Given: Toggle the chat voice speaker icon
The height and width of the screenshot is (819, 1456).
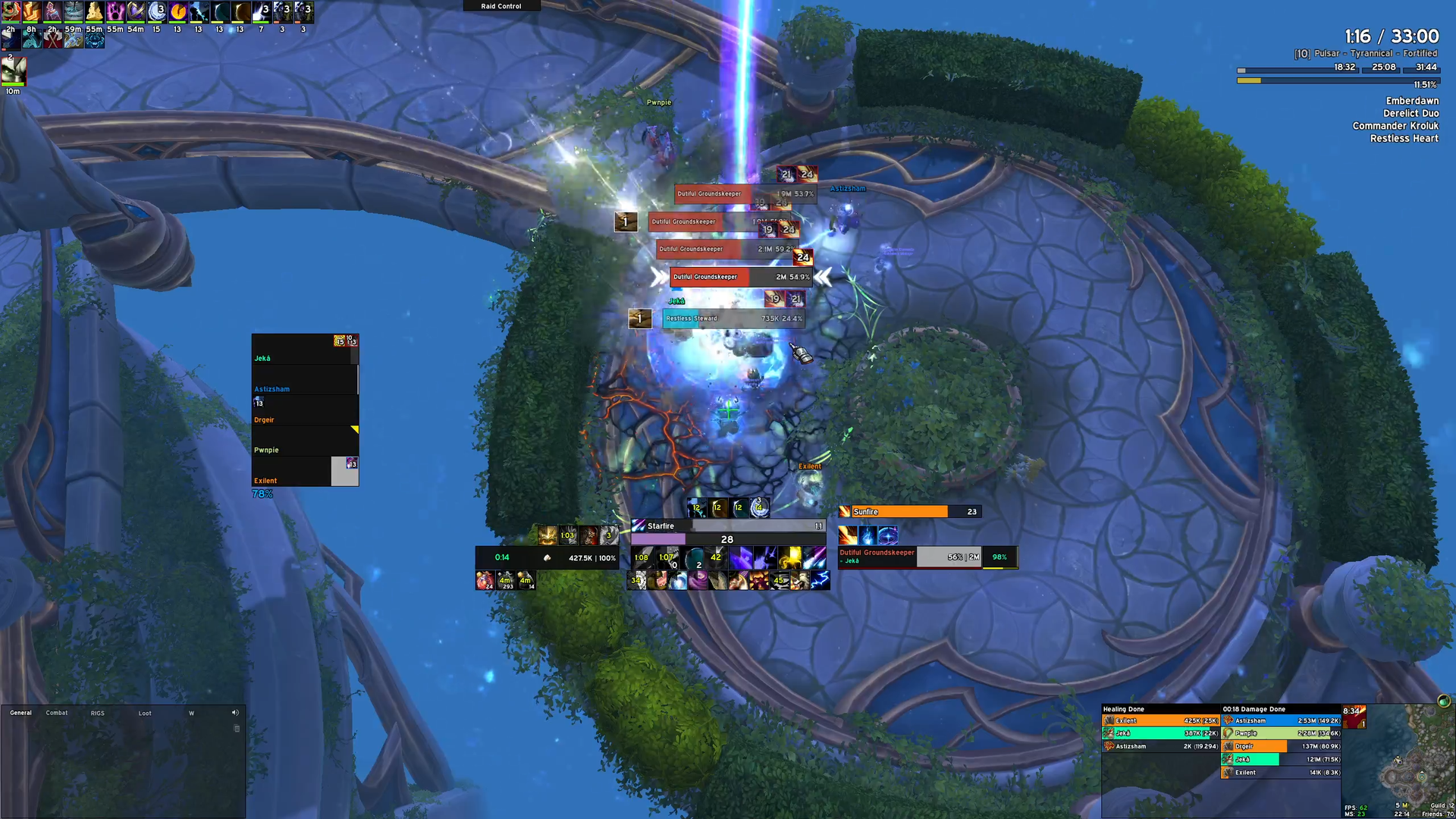Looking at the screenshot, I should (235, 713).
